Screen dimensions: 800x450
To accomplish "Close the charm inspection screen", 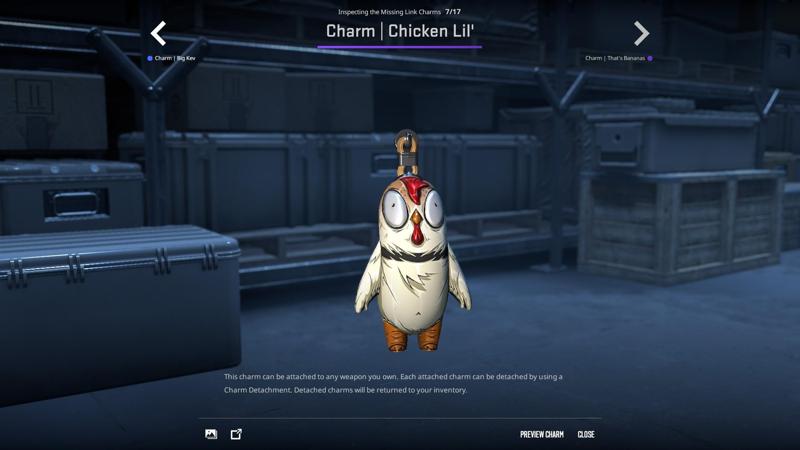I will (586, 434).
